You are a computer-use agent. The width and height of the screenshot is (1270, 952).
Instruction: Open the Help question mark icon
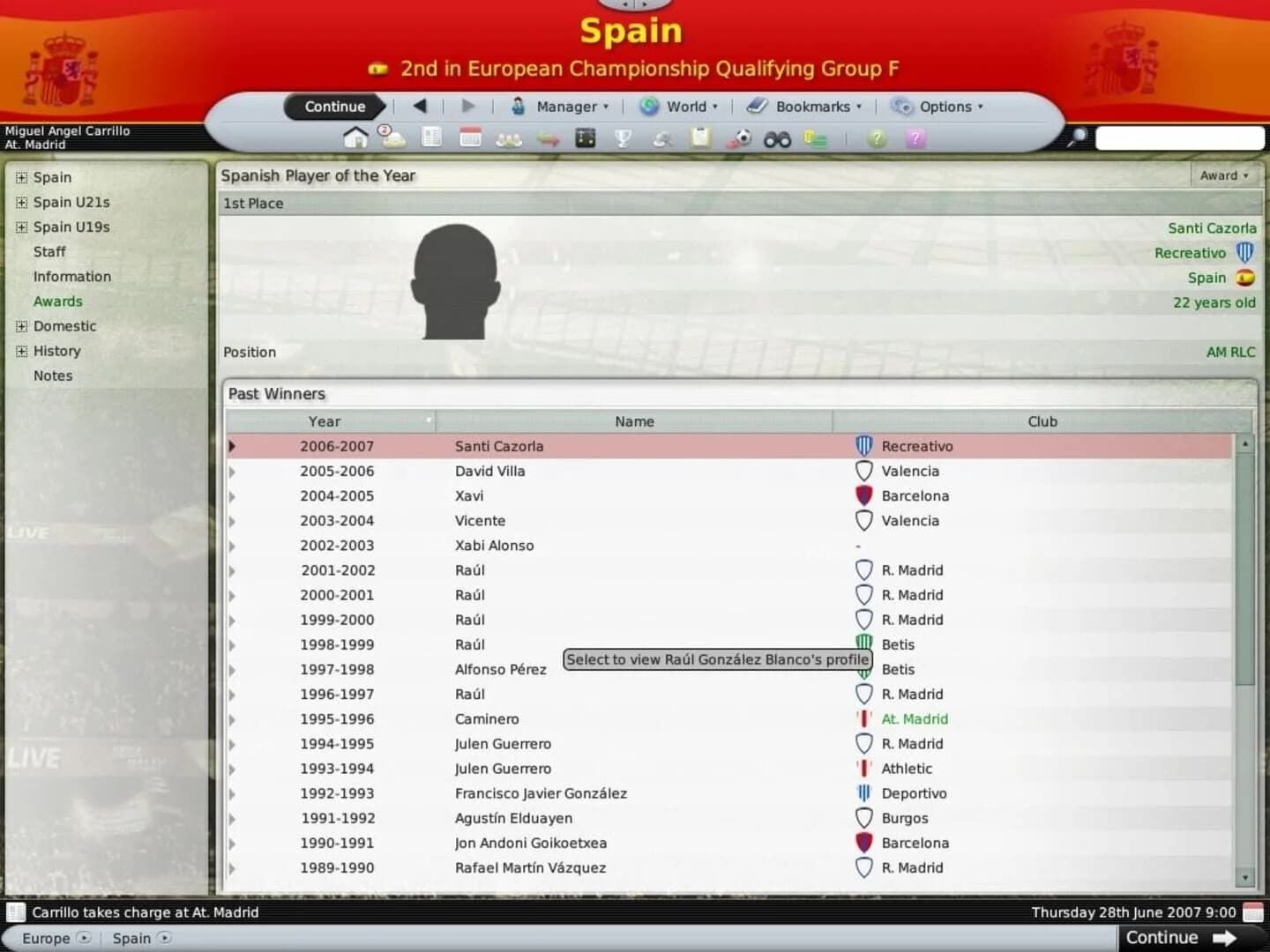[876, 138]
